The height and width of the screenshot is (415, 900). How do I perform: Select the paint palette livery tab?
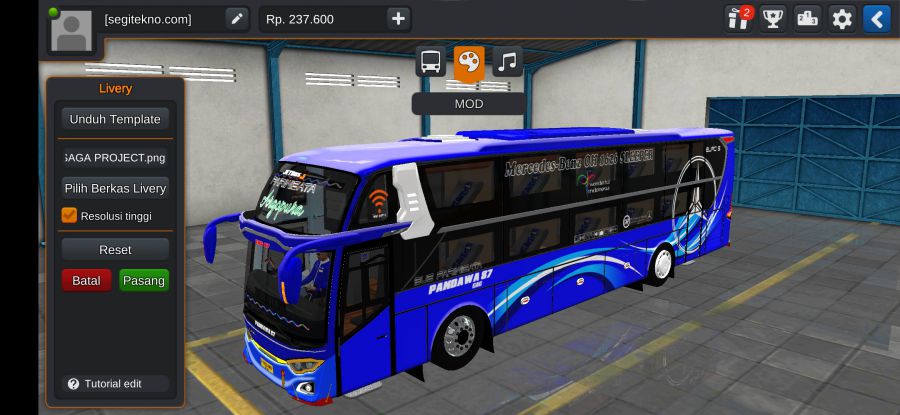[x=469, y=62]
